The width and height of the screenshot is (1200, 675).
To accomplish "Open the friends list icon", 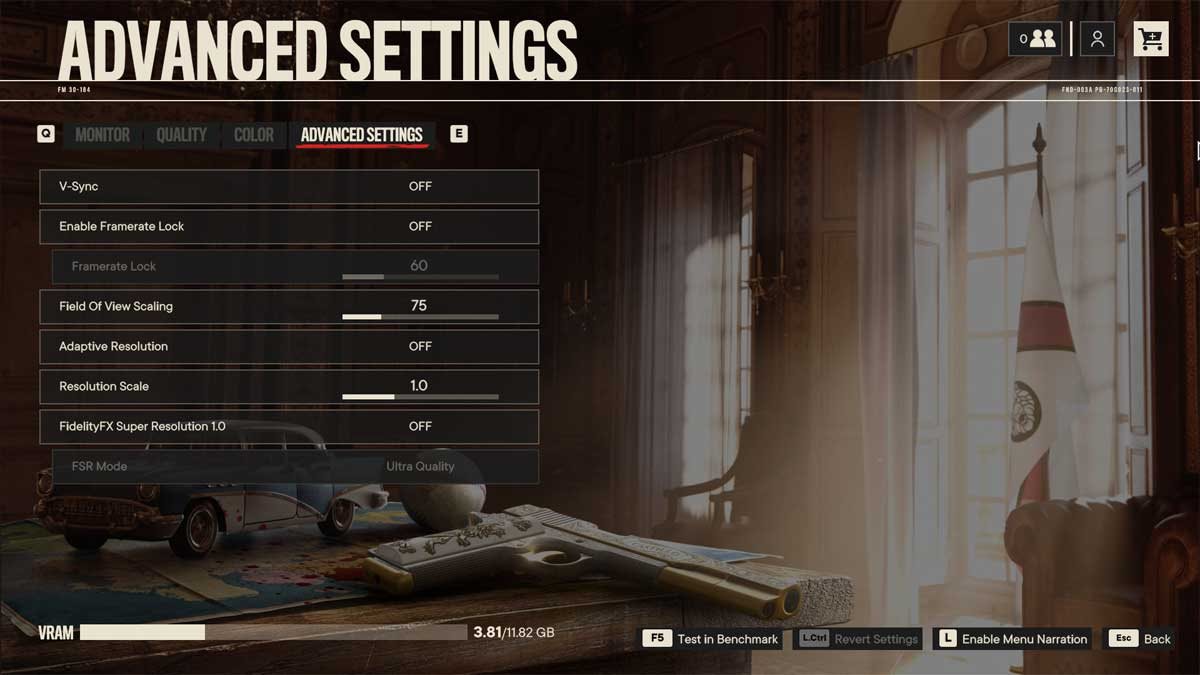I will point(1035,39).
